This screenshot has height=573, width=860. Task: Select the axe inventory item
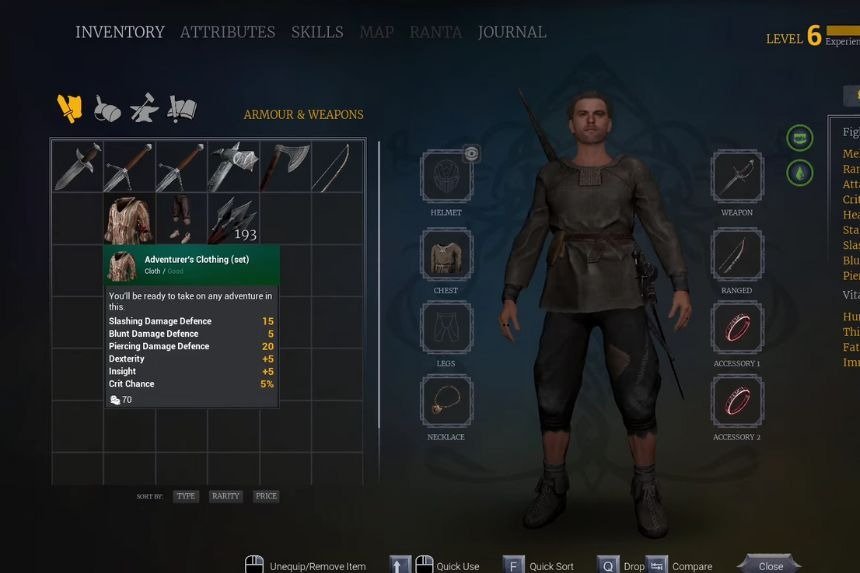point(285,166)
